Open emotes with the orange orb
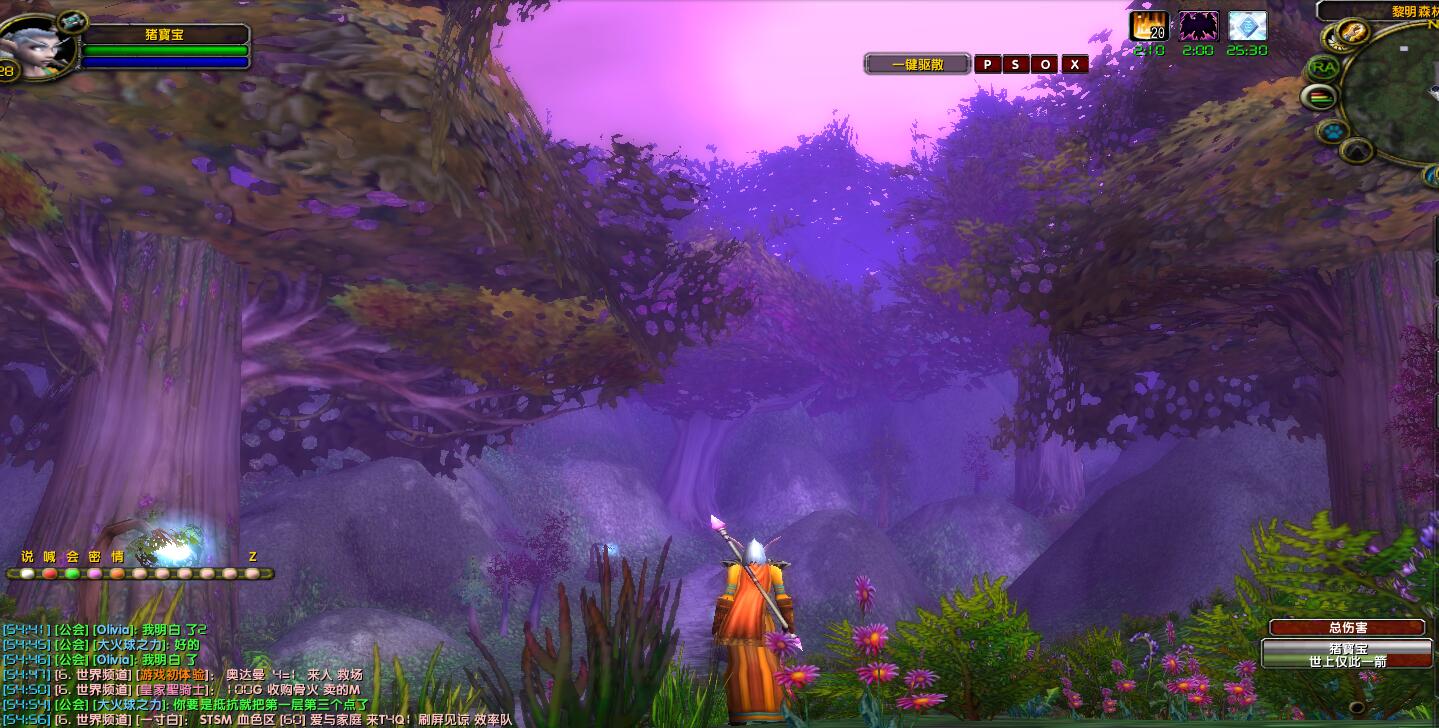This screenshot has width=1439, height=728. pyautogui.click(x=117, y=574)
